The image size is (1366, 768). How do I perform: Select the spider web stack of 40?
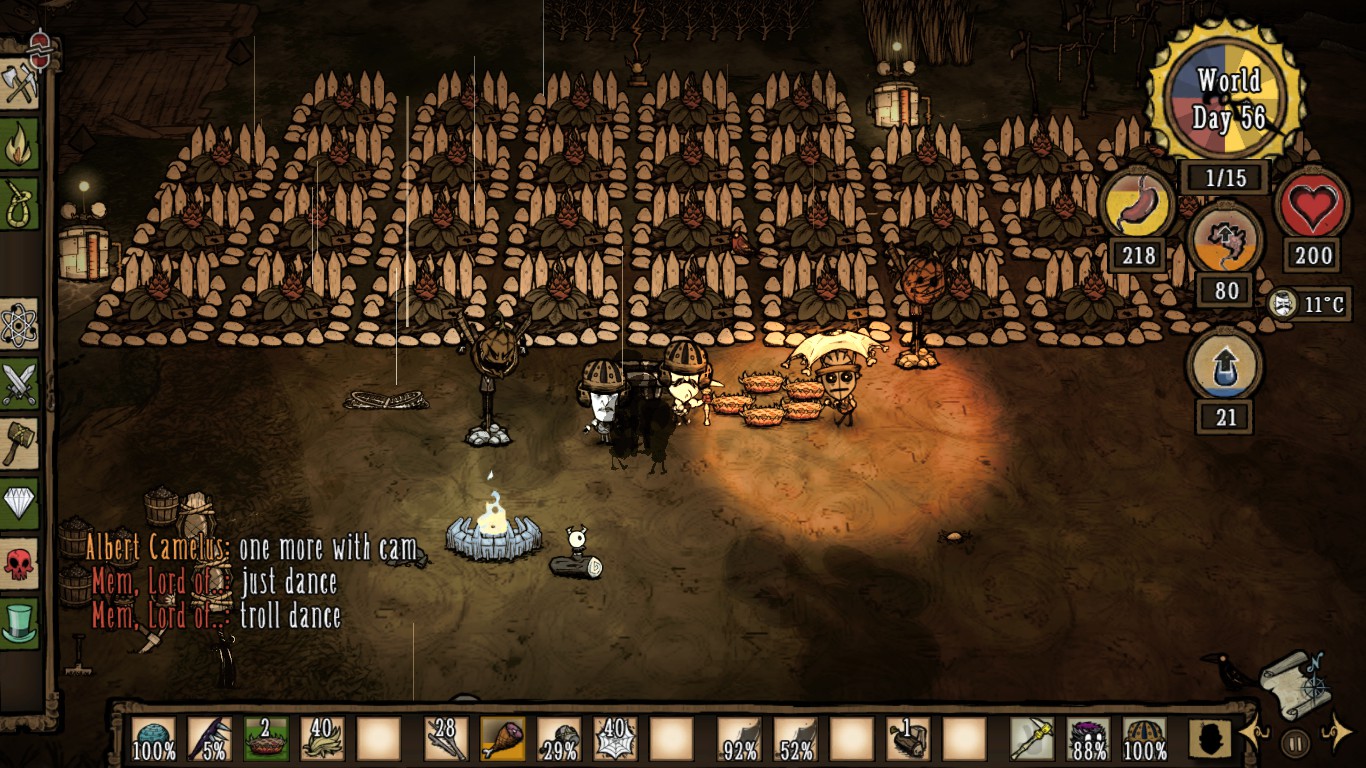pos(614,739)
